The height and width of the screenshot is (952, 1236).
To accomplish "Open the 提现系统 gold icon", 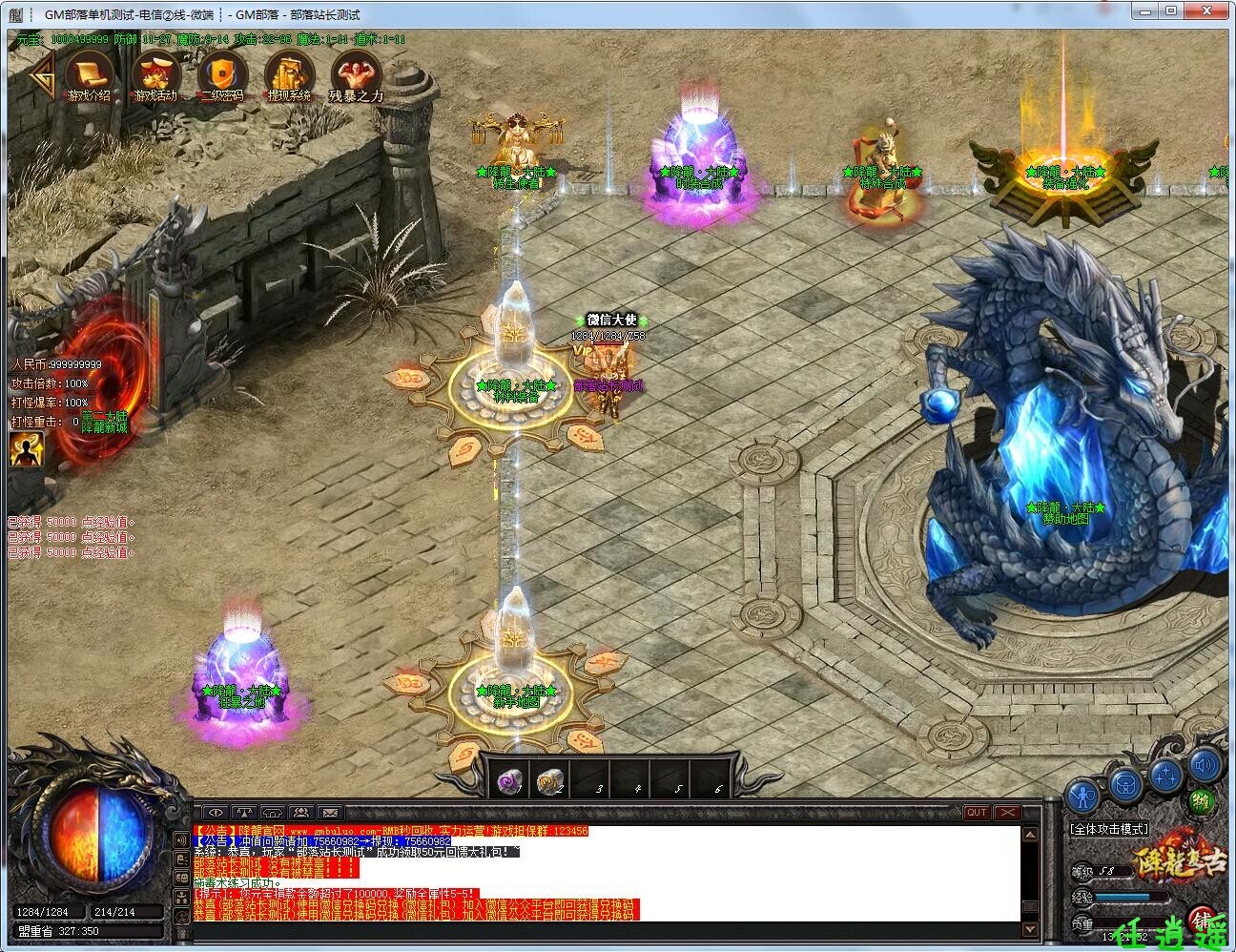I will click(x=289, y=75).
